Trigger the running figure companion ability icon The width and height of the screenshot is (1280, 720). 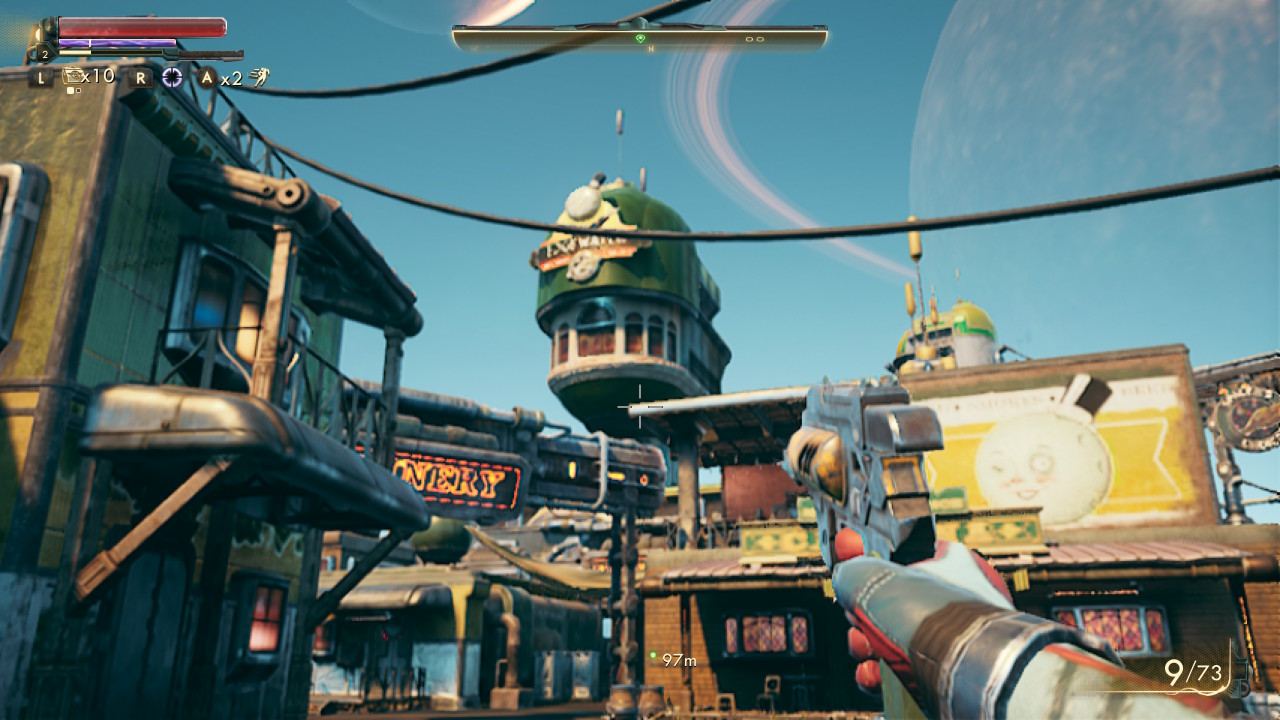click(259, 77)
